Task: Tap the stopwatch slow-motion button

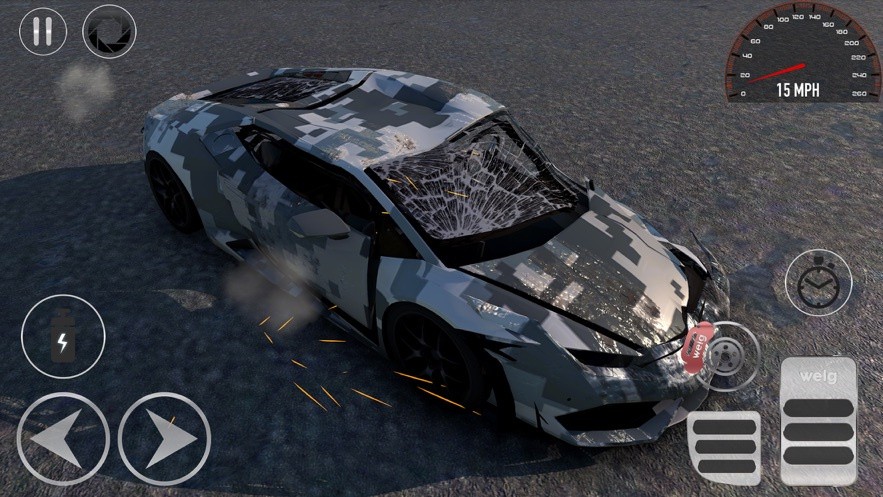Action: (x=818, y=283)
